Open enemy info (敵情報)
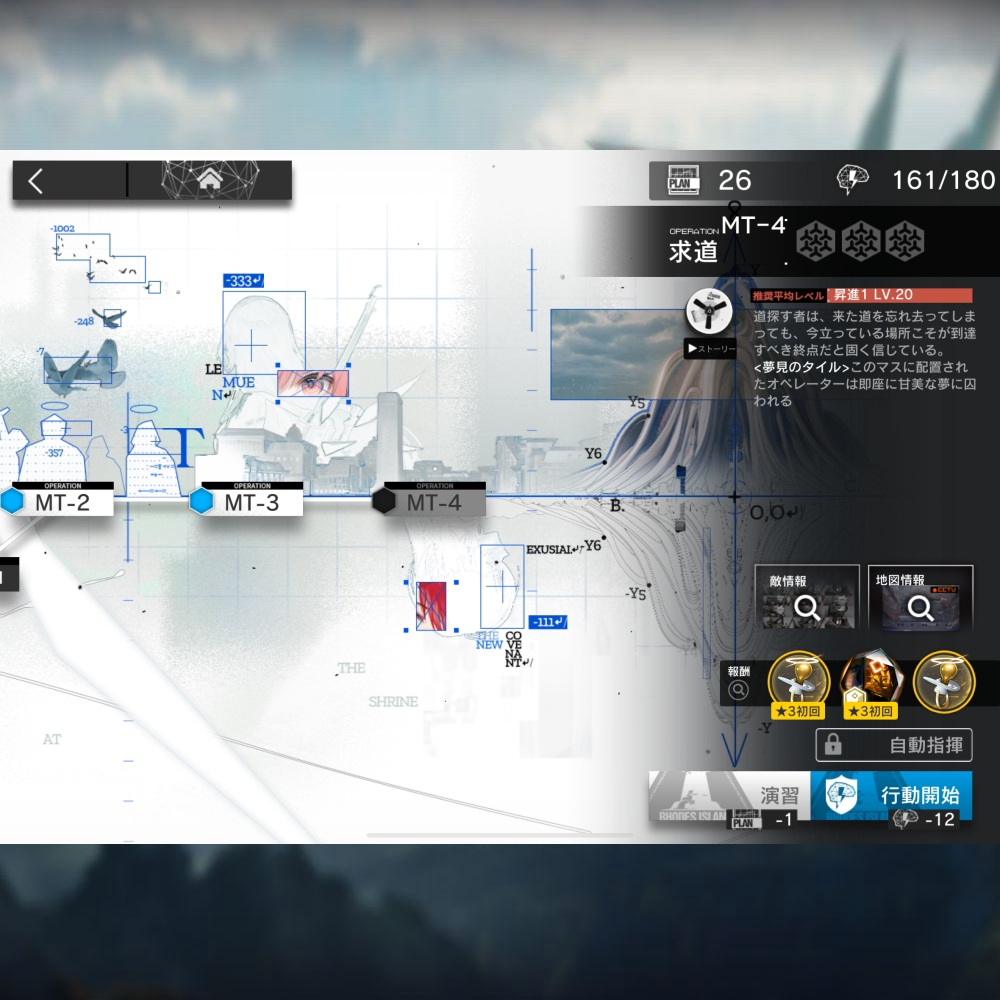 coord(806,598)
